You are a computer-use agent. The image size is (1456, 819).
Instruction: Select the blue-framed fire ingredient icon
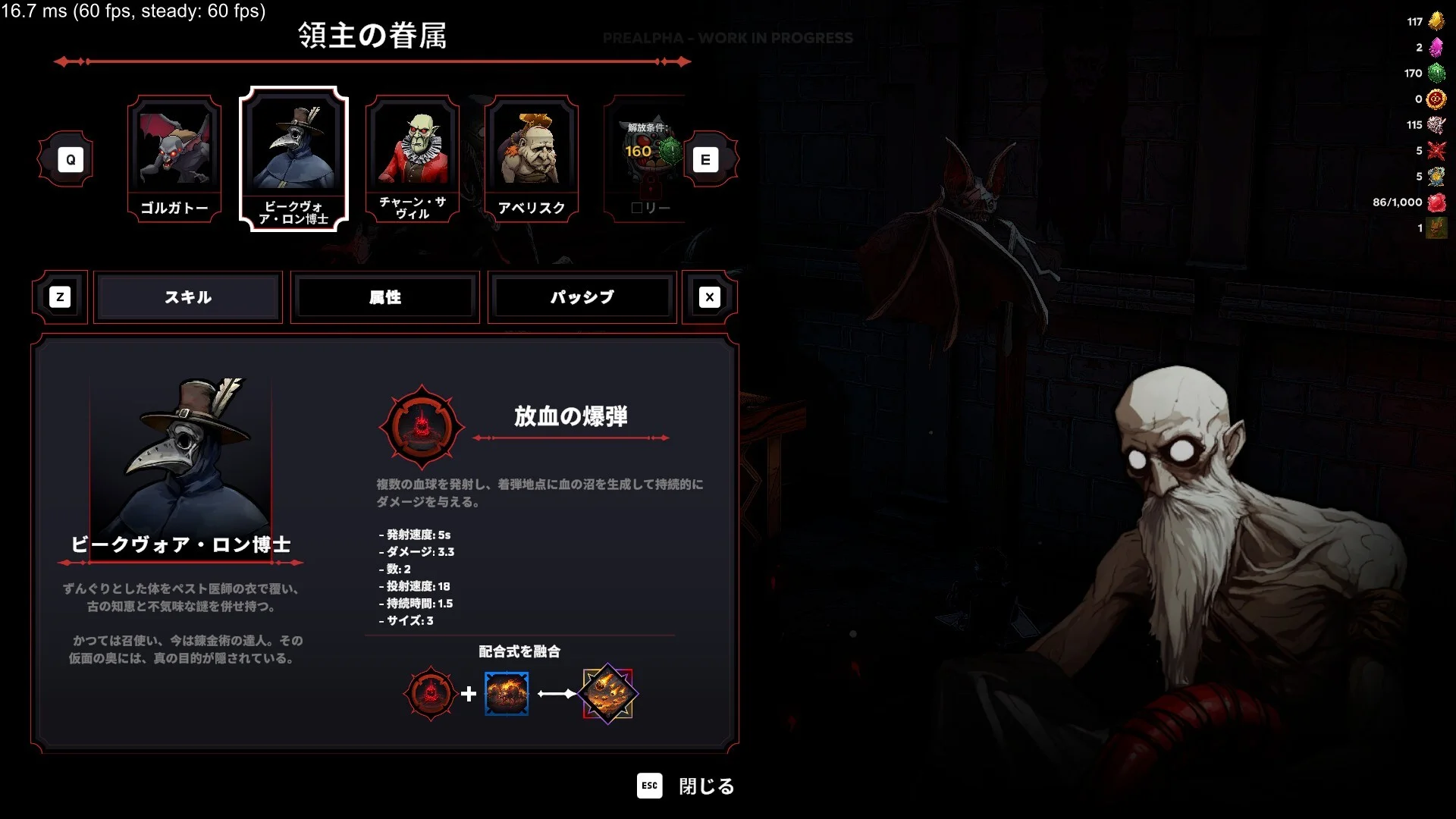507,693
